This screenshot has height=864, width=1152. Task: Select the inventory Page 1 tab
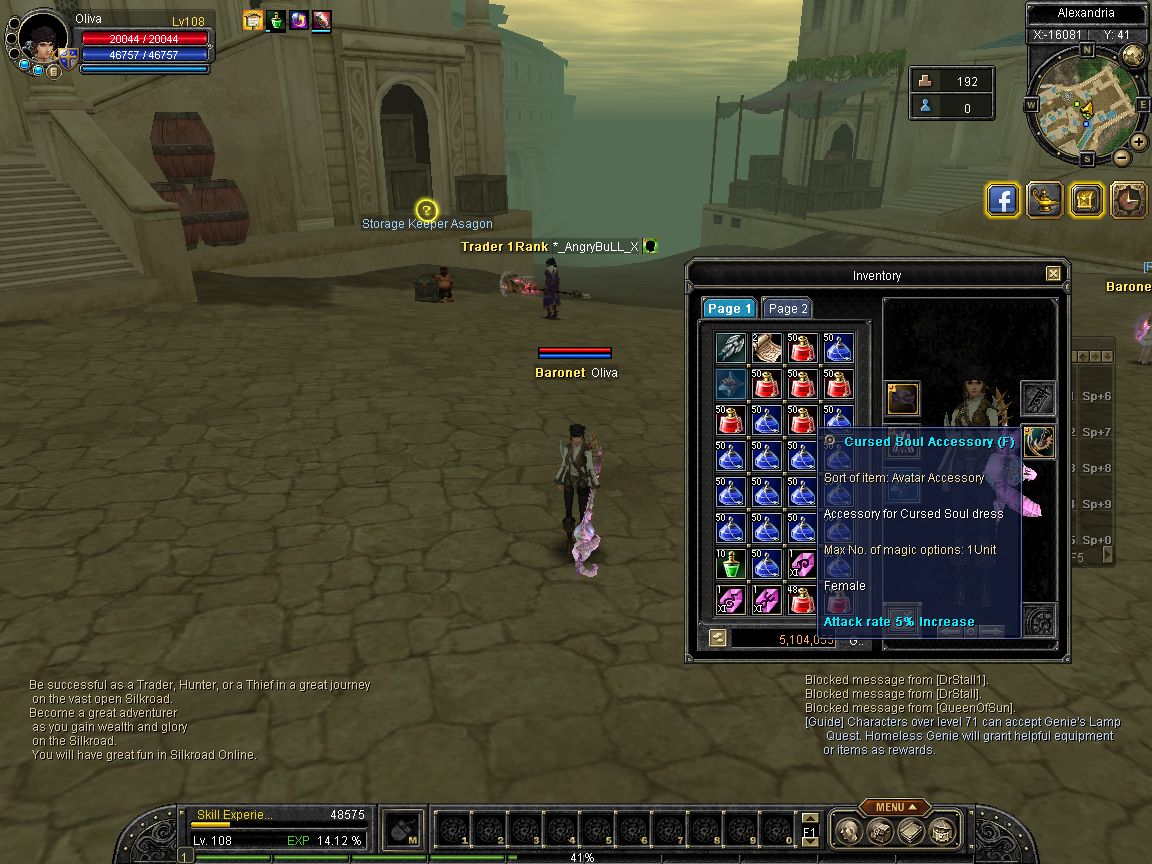coord(728,309)
